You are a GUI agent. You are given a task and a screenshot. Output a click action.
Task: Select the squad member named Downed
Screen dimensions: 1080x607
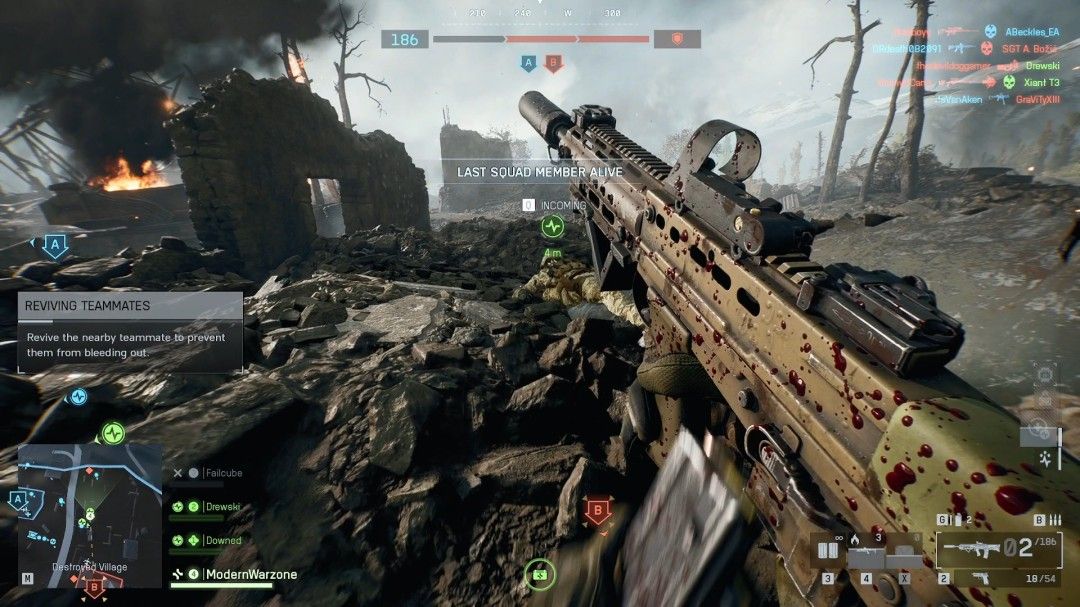(223, 540)
